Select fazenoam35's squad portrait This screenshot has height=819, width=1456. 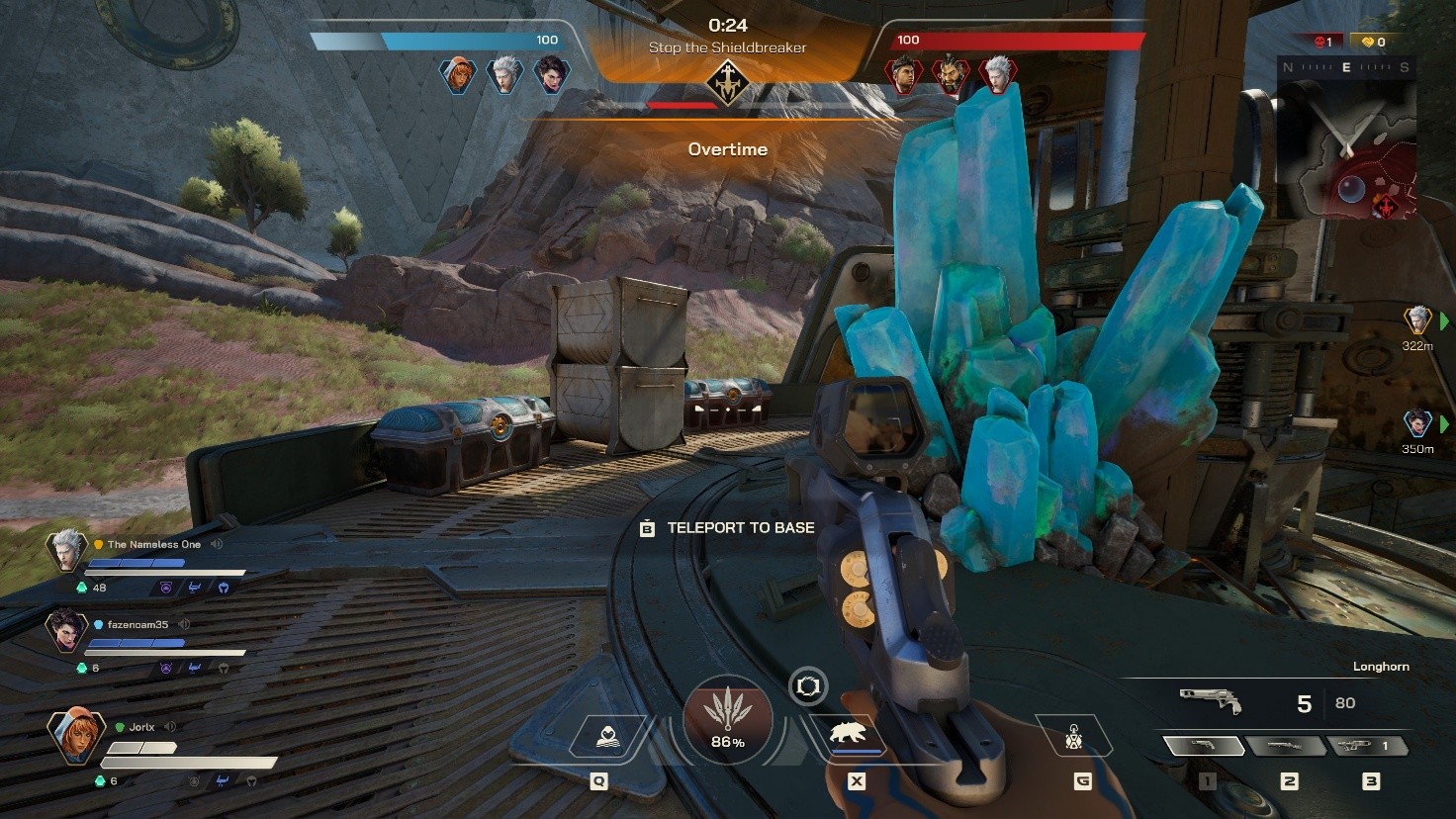(x=66, y=630)
